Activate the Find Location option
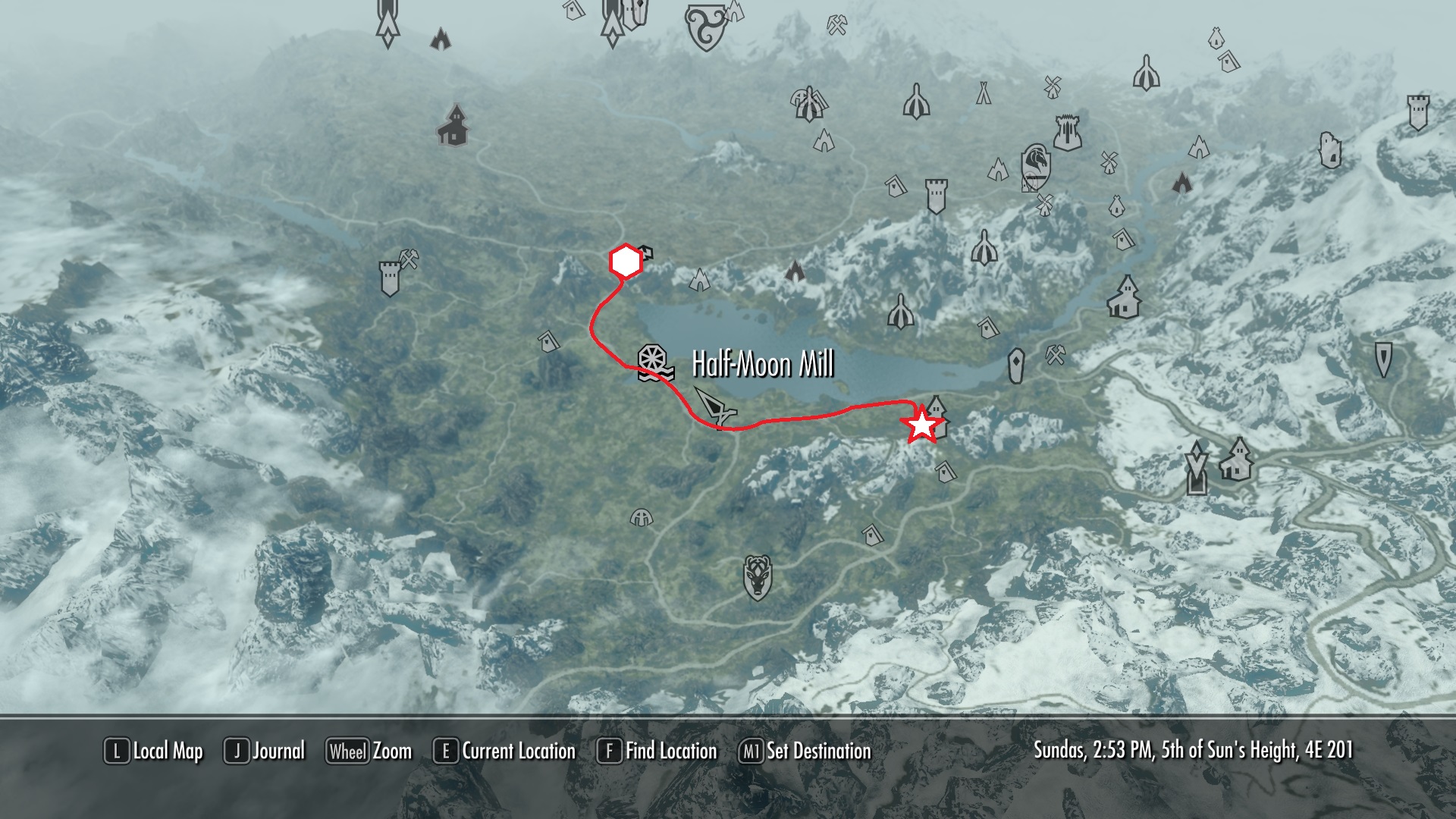 click(657, 752)
